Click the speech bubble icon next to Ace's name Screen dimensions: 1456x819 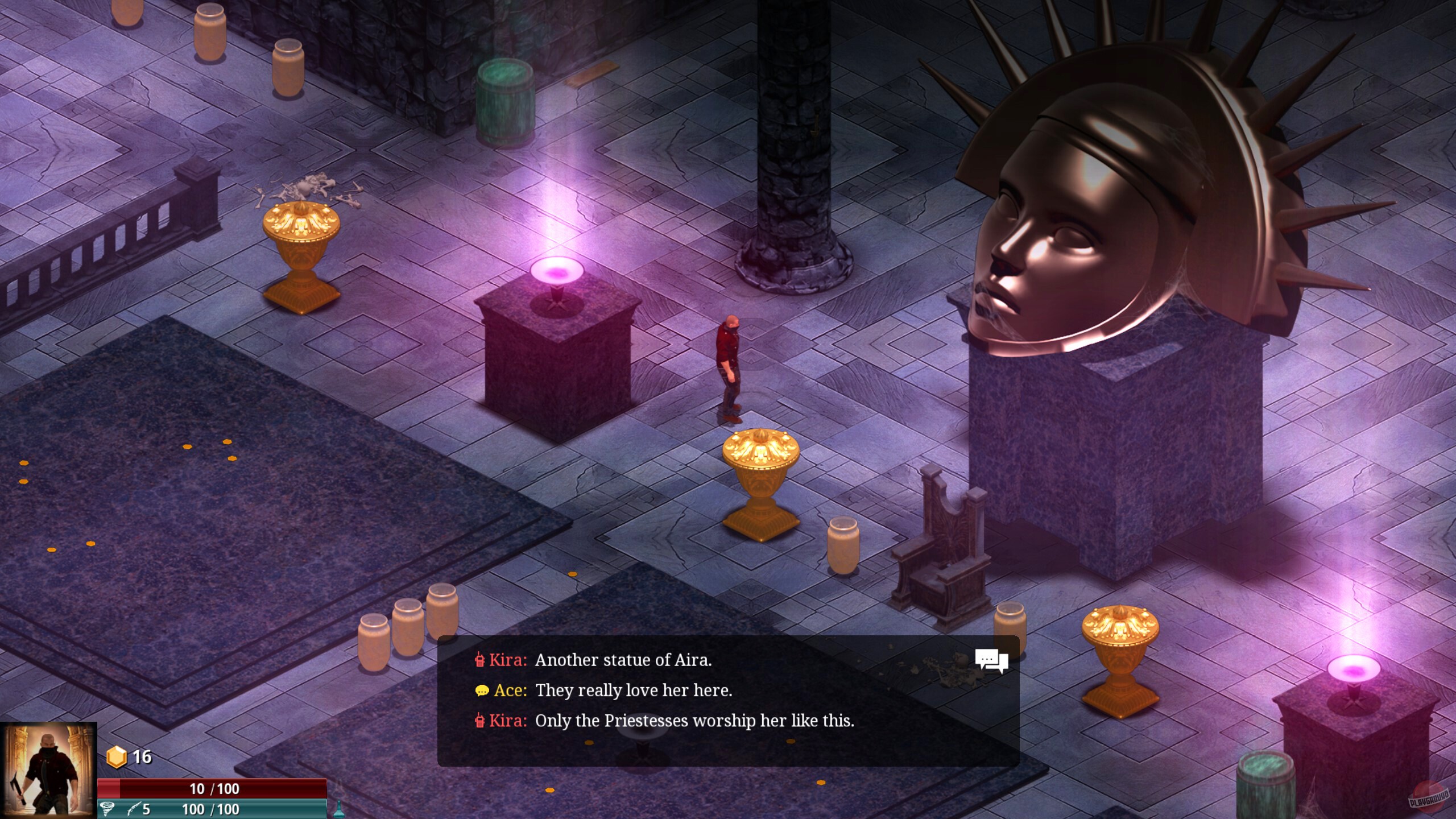[481, 692]
